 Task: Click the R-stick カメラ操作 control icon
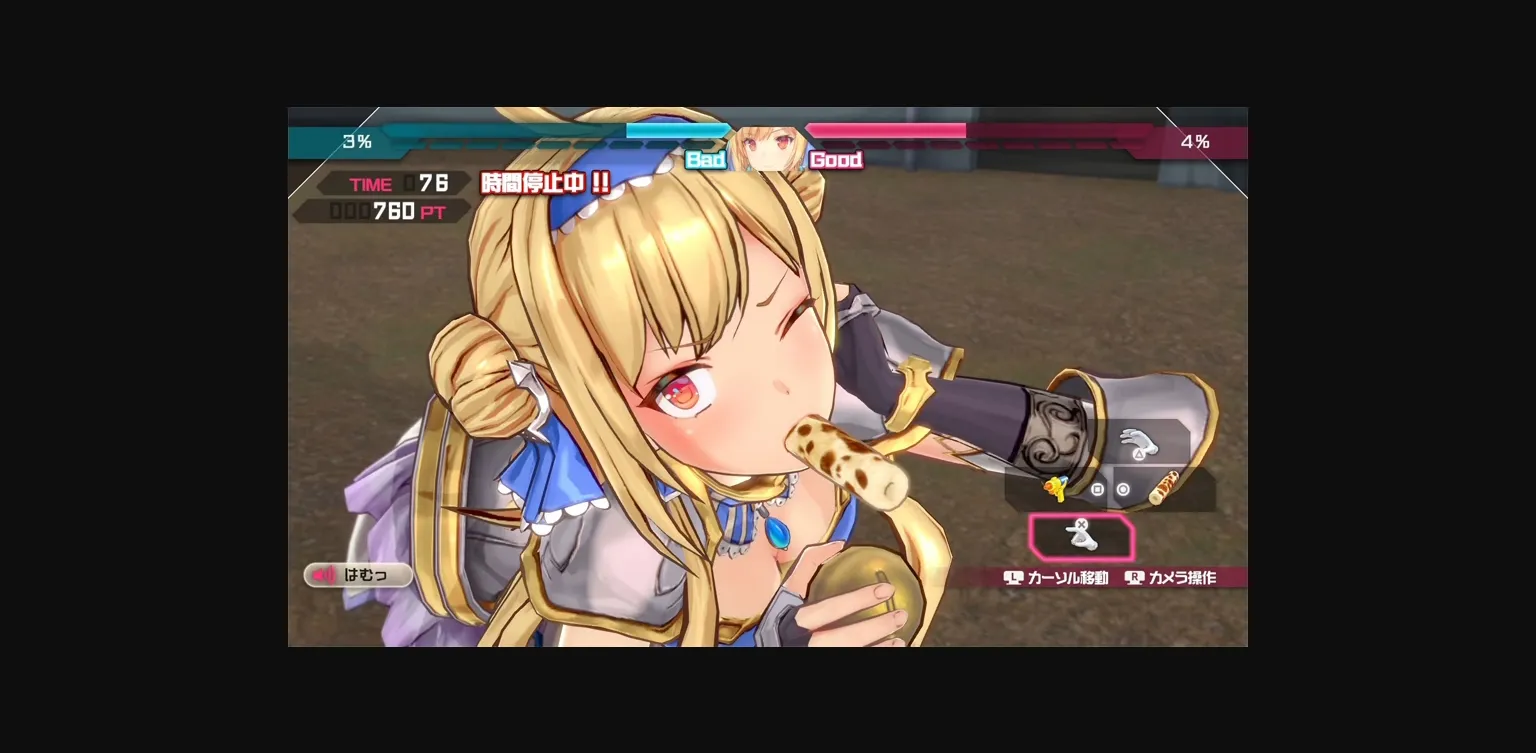tap(1135, 577)
